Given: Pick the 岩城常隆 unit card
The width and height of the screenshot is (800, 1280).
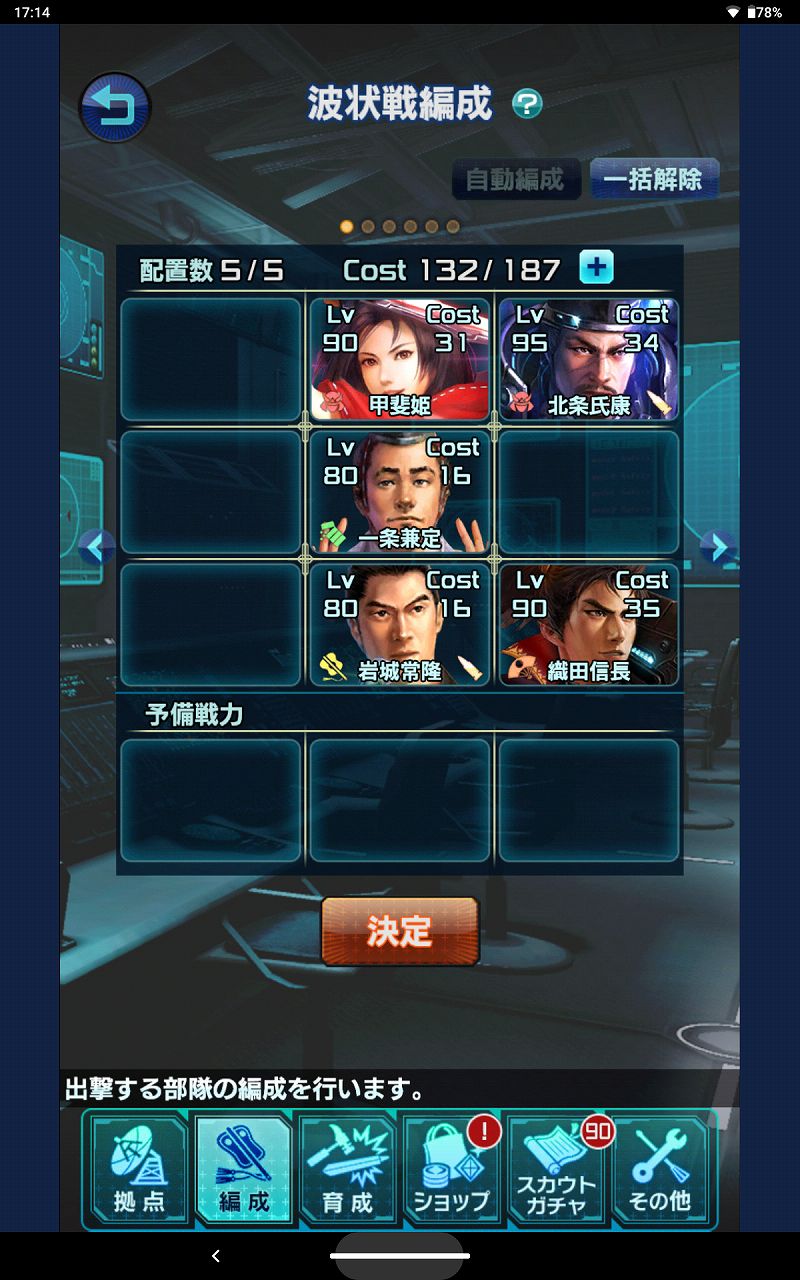Looking at the screenshot, I should pyautogui.click(x=399, y=625).
